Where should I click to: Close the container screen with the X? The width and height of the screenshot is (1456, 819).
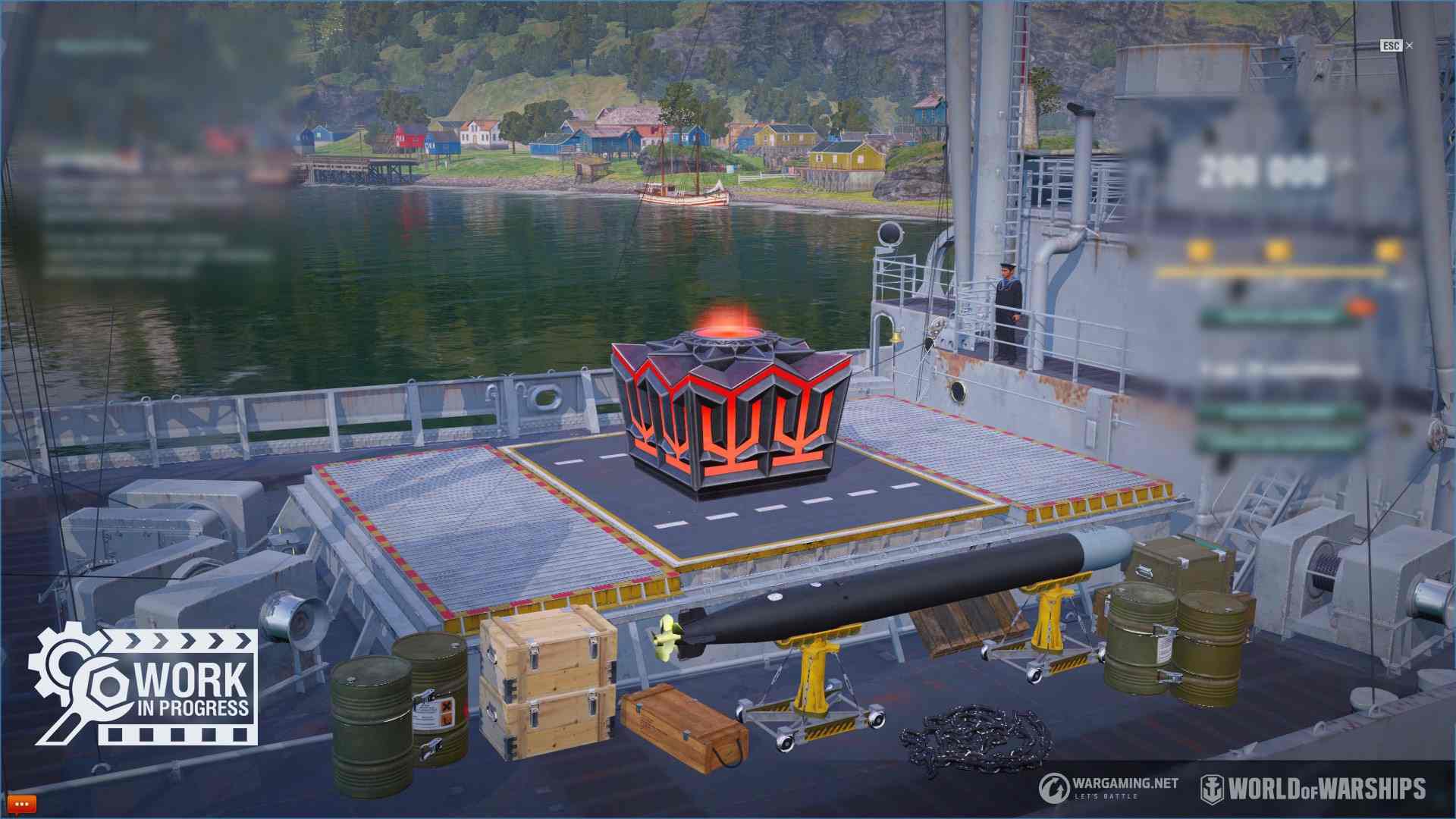pos(1409,46)
